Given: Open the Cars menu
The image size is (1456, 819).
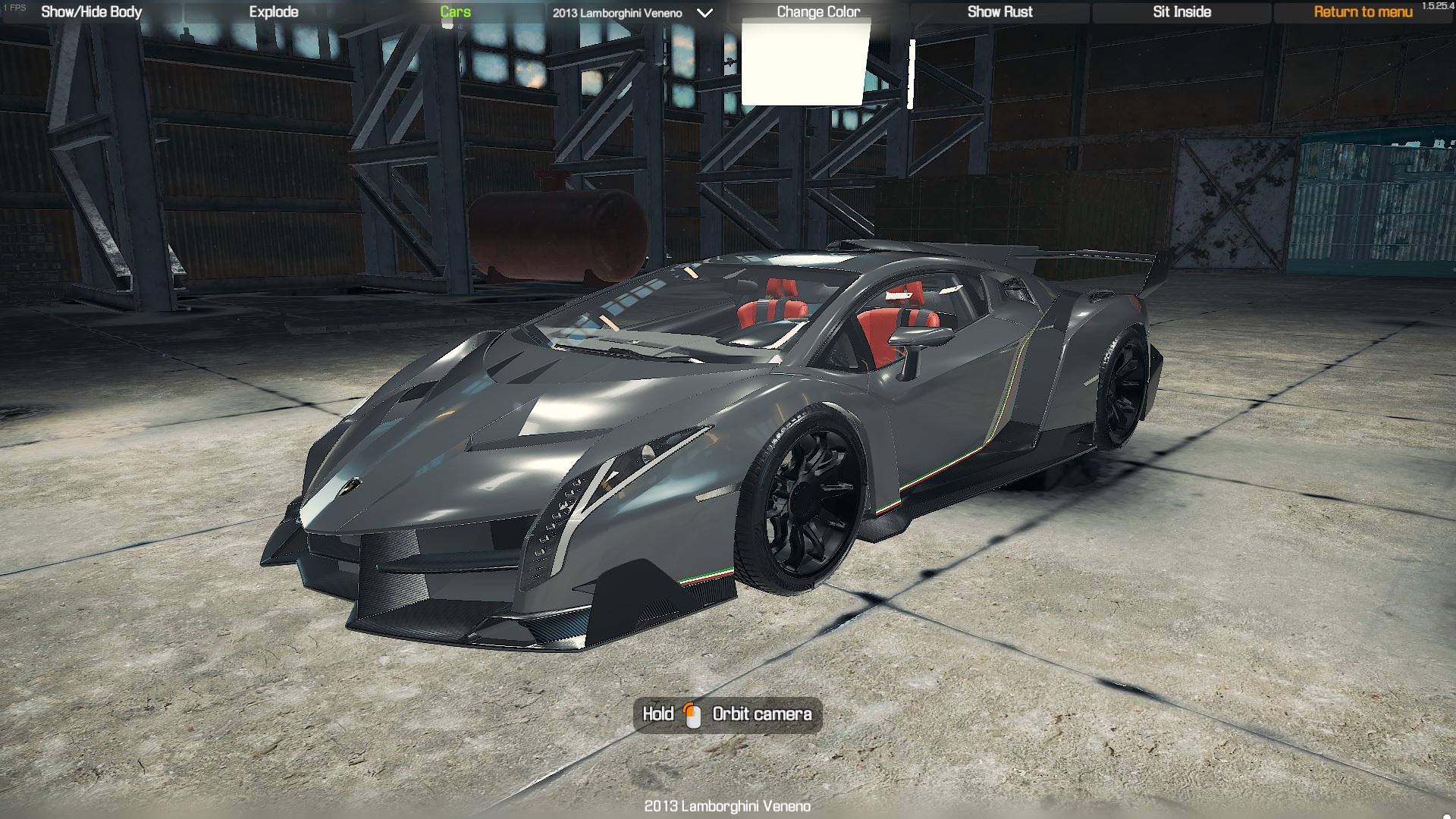Looking at the screenshot, I should coord(455,12).
